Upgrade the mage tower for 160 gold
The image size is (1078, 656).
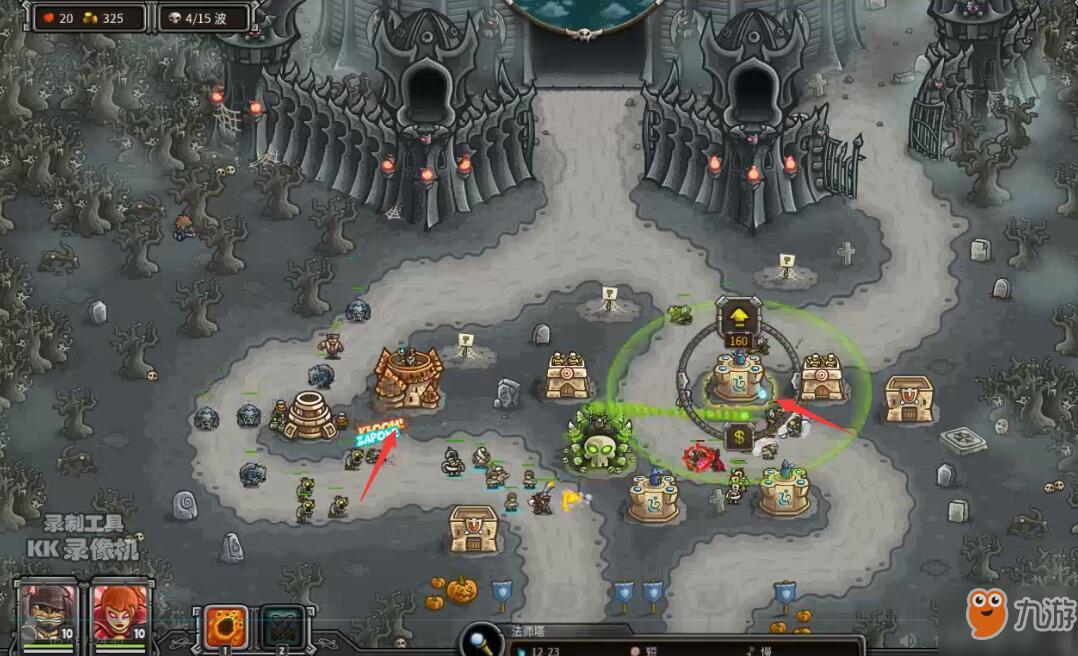click(x=738, y=319)
